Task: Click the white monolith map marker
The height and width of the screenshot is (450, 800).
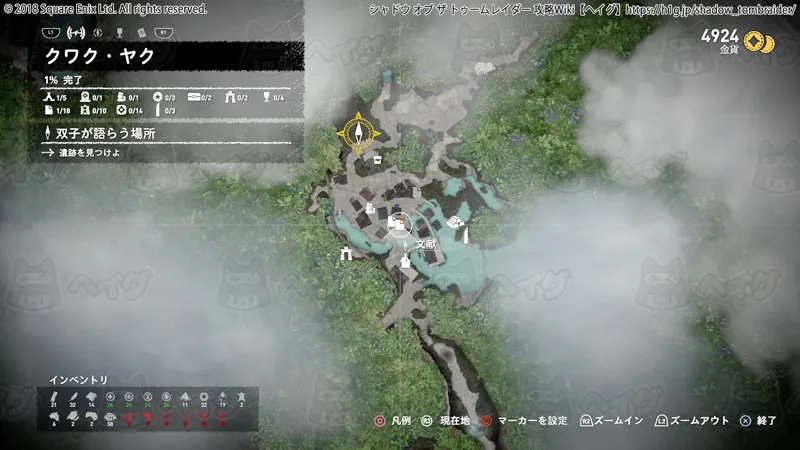Action: click(x=466, y=234)
